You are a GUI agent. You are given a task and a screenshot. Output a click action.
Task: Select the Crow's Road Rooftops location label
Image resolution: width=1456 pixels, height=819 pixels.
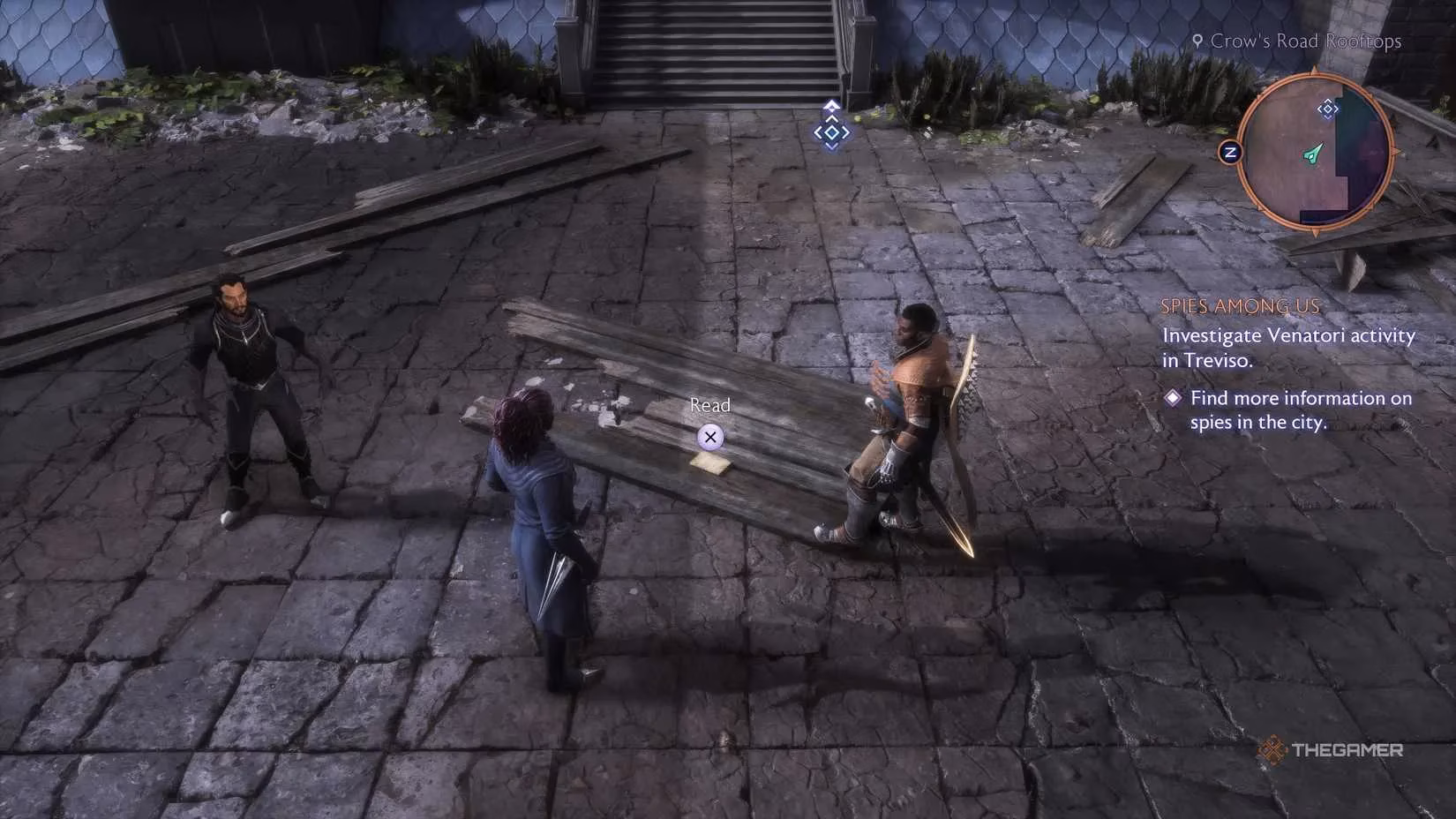[1306, 41]
